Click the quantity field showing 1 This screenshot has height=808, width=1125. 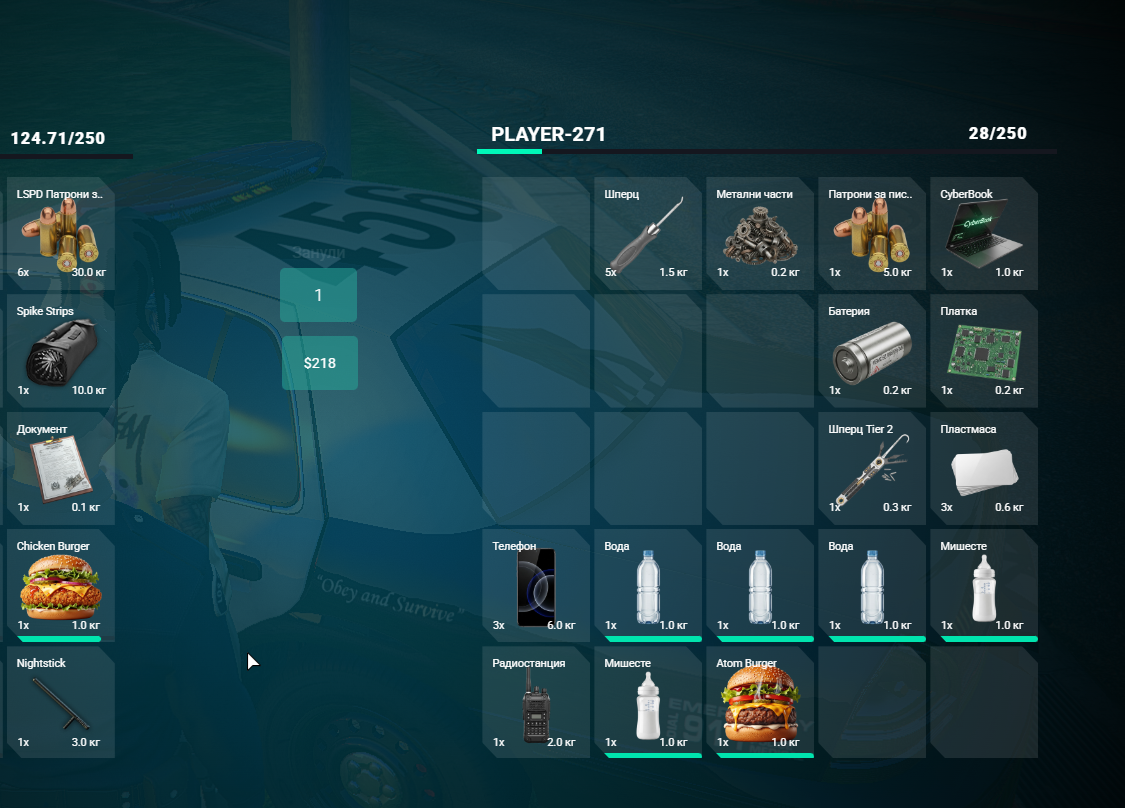click(318, 295)
